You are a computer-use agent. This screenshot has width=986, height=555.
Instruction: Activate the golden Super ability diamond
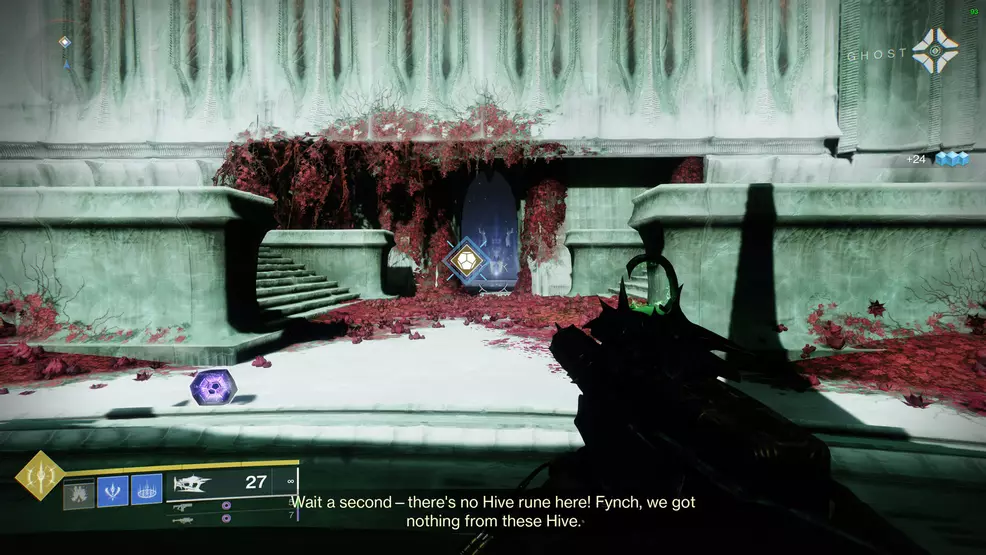[x=39, y=476]
